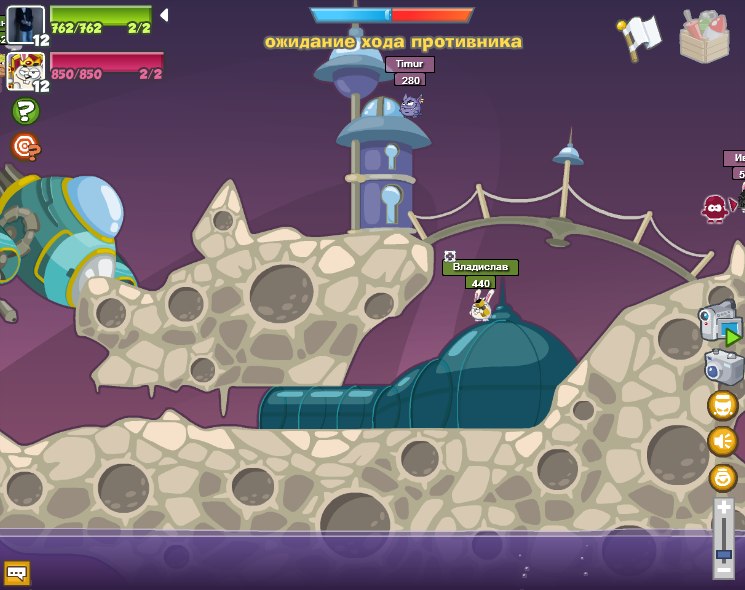Start video recording with the camcorder icon
Viewport: 745px width, 590px height.
click(720, 322)
